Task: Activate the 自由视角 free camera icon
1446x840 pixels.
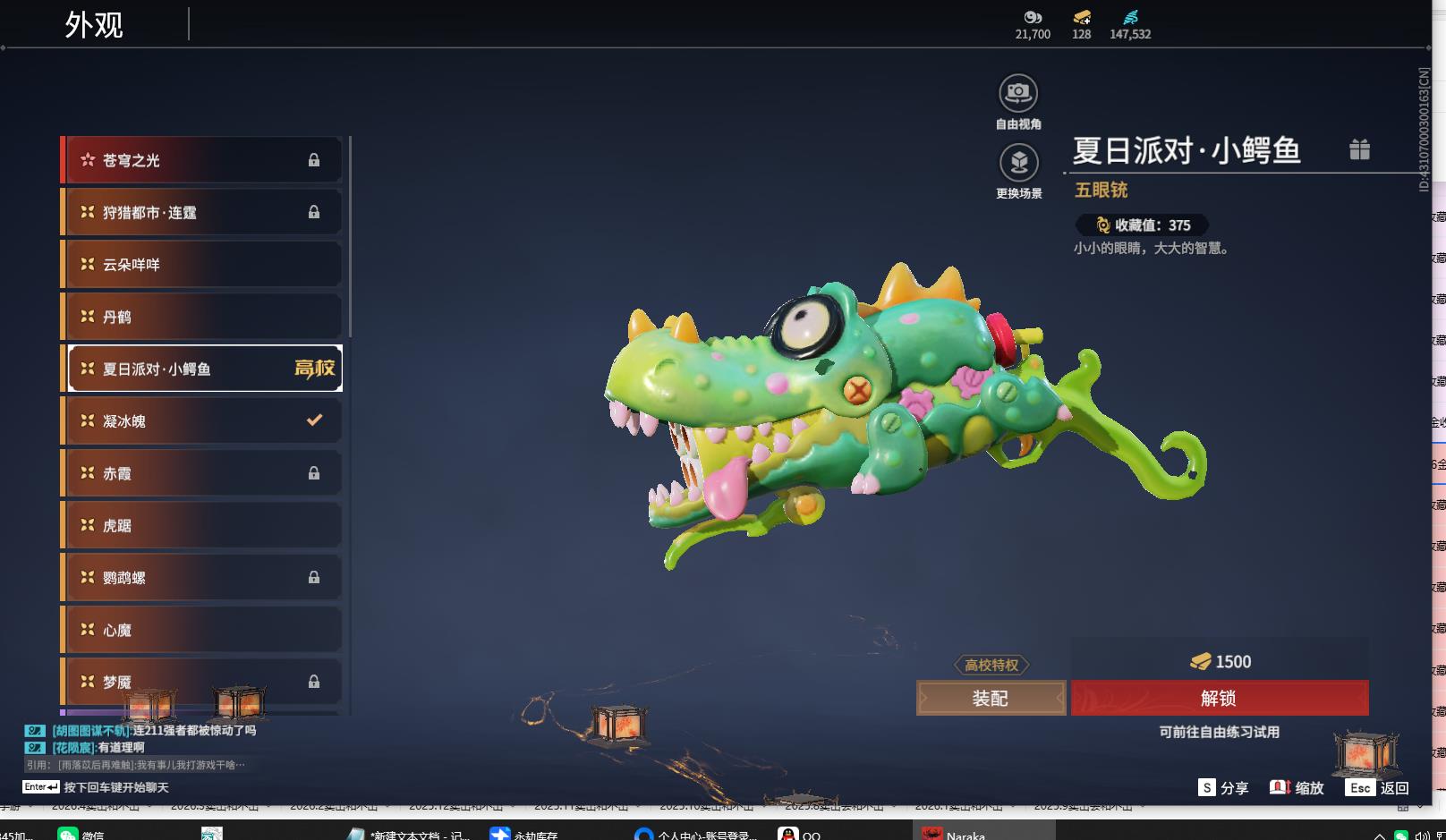Action: 1018,93
